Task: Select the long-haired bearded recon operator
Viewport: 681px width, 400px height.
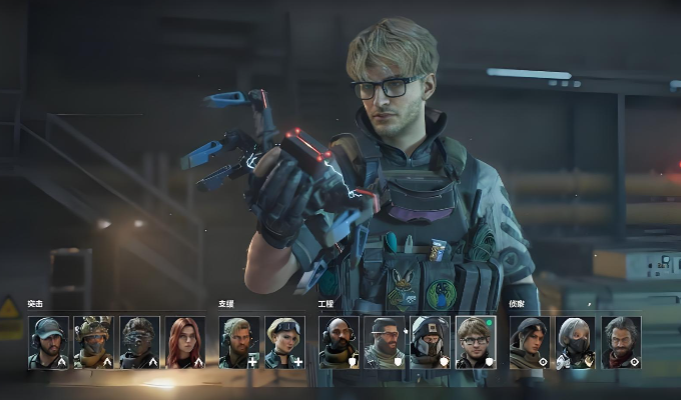Action: (621, 343)
